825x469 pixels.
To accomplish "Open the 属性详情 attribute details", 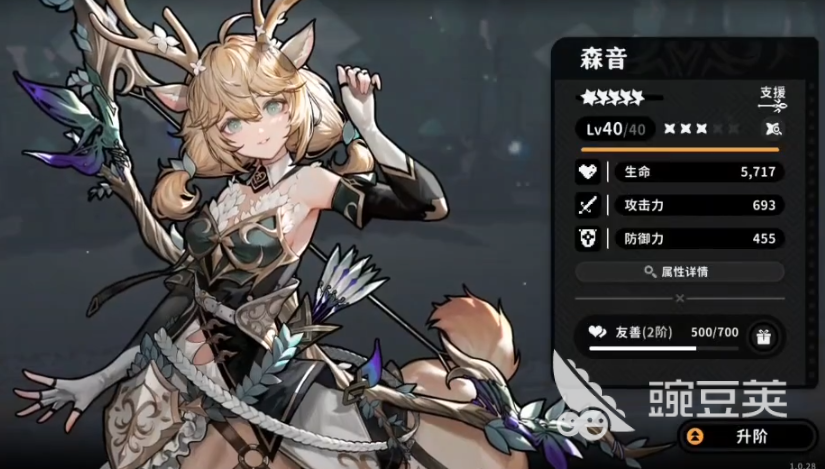I will [680, 272].
